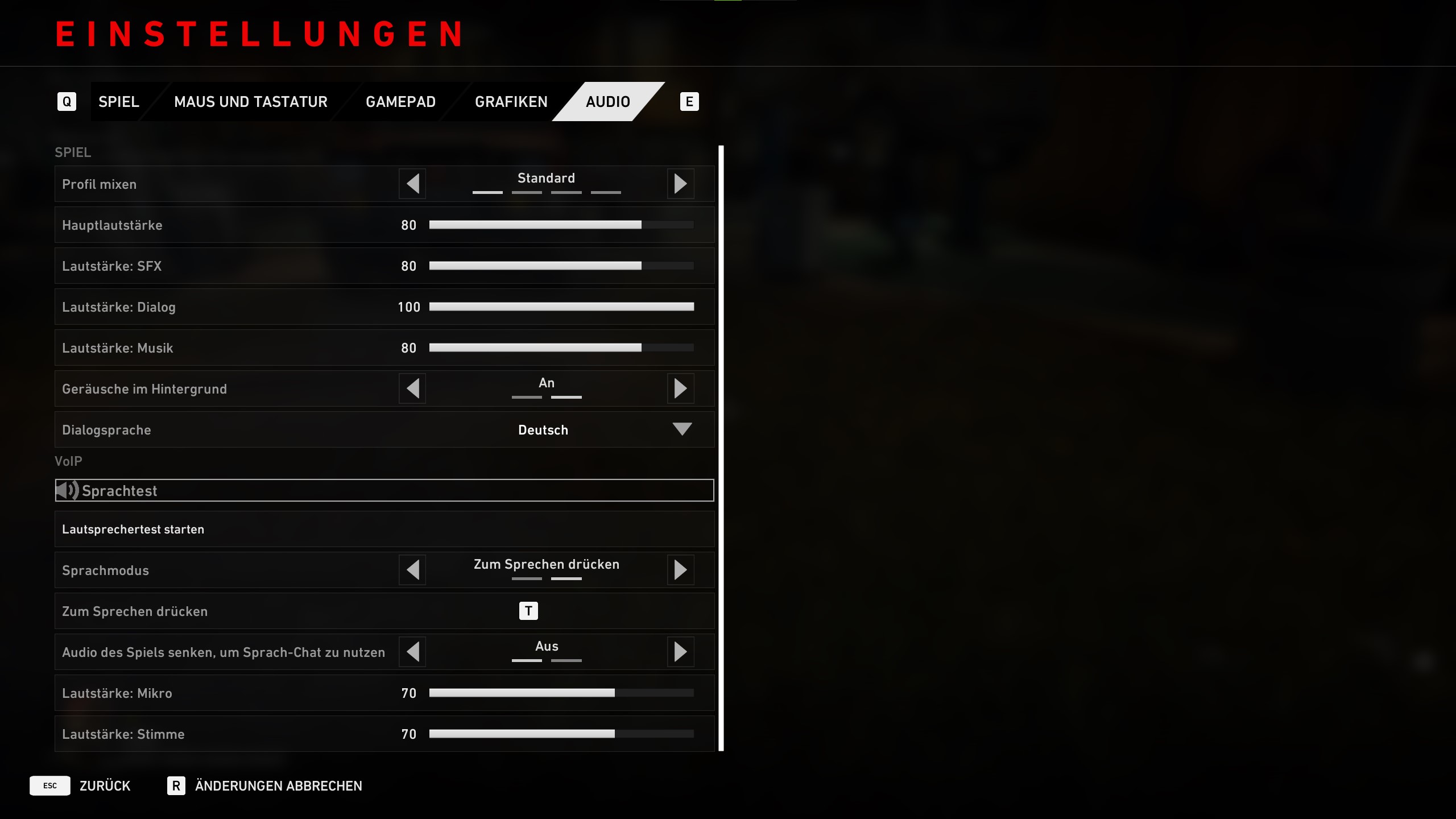
Task: Show the GRAFIKEN settings tab
Action: 511,102
